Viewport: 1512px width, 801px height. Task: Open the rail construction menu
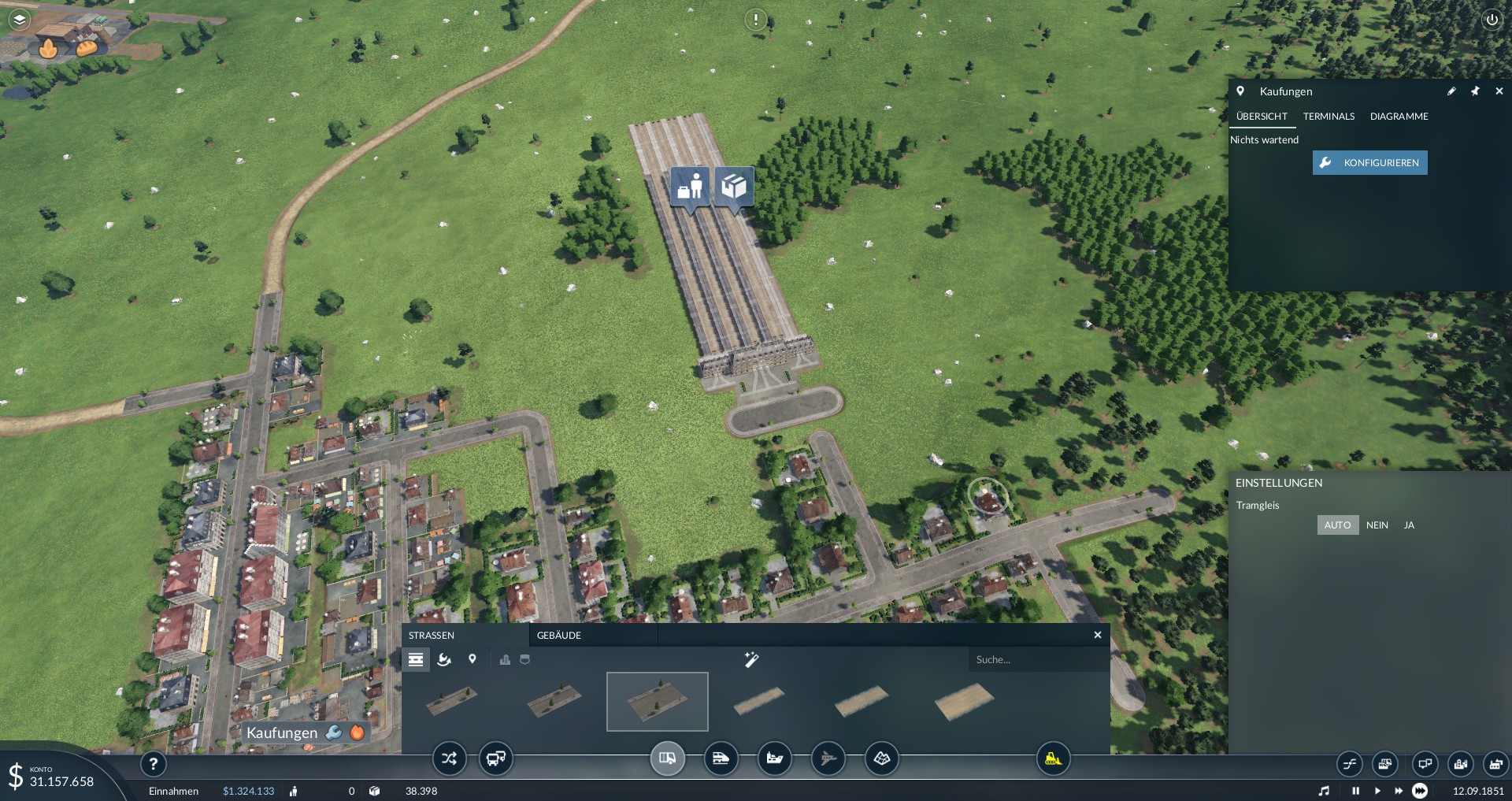[721, 758]
